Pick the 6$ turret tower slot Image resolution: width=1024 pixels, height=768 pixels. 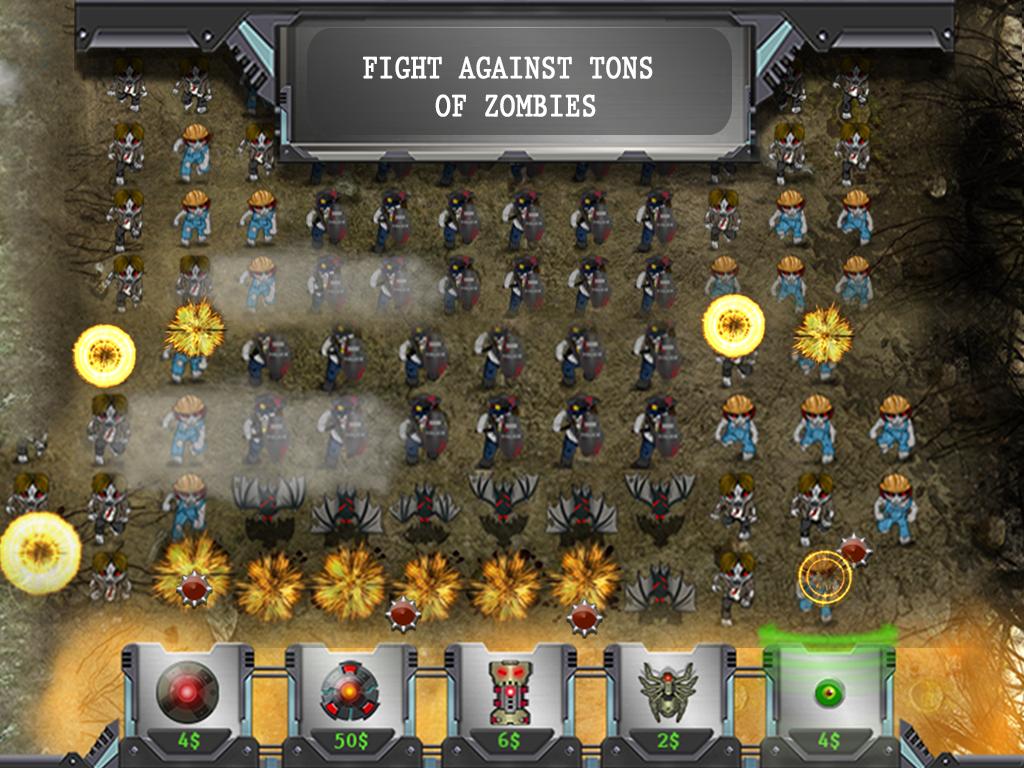coord(509,695)
